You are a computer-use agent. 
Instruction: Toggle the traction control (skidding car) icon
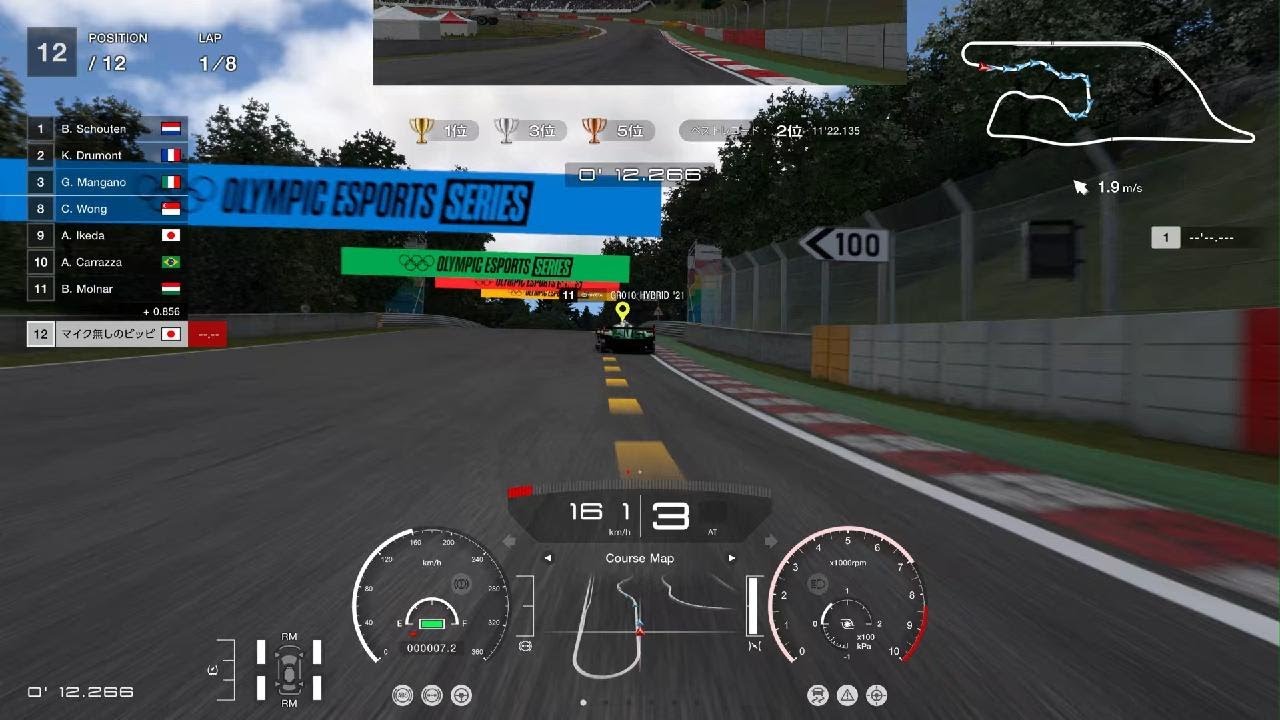pos(819,695)
